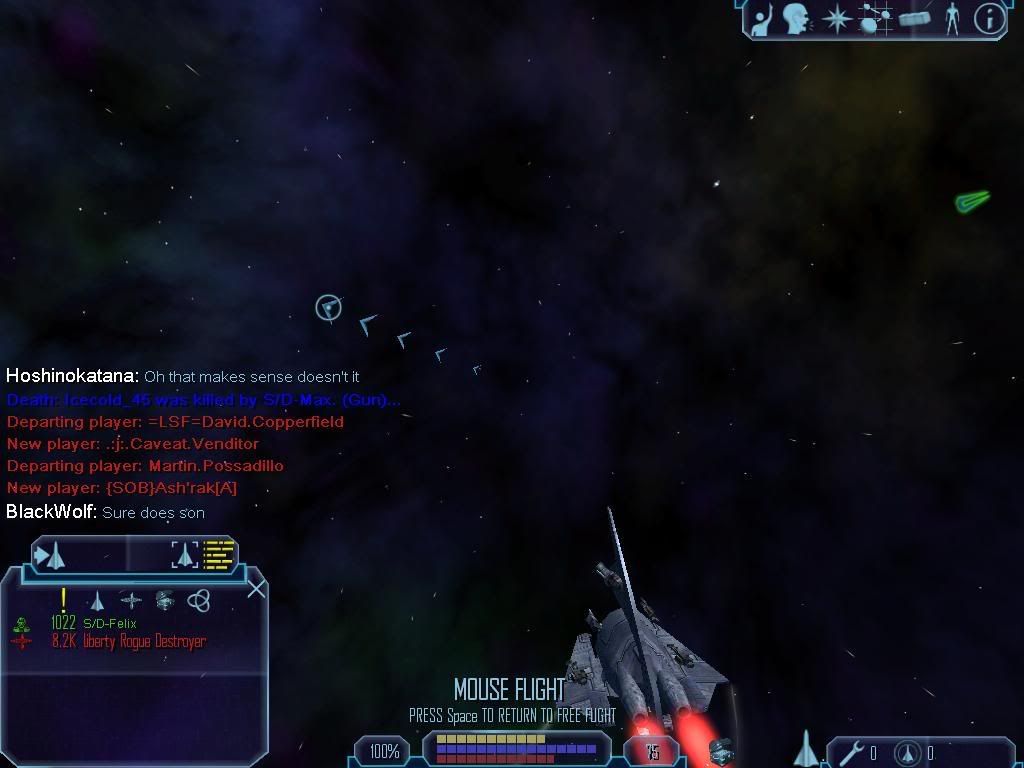Open the star chart planets grid icon
Image resolution: width=1024 pixels, height=768 pixels.
(876, 18)
